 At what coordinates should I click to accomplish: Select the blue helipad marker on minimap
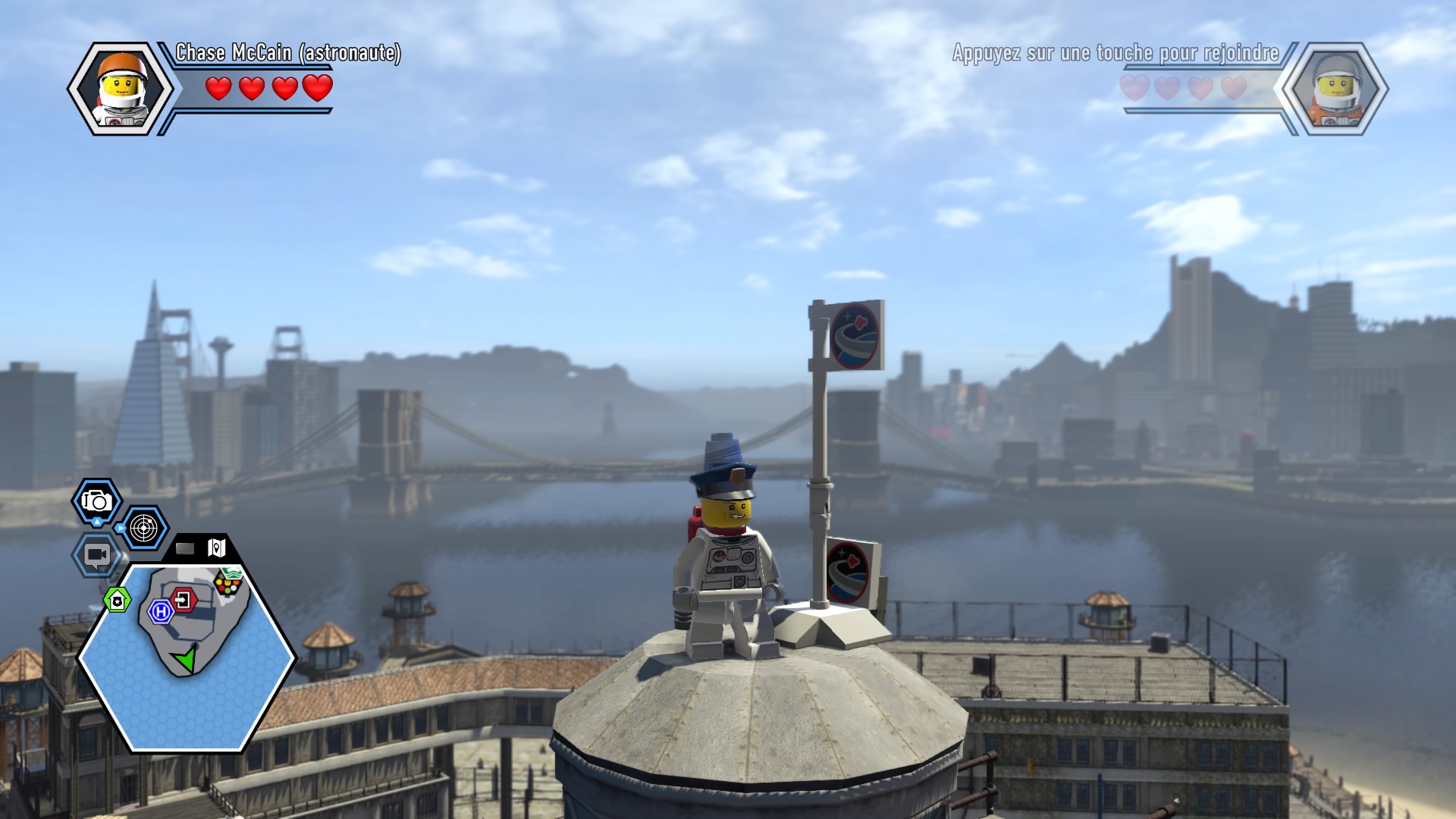(x=161, y=611)
